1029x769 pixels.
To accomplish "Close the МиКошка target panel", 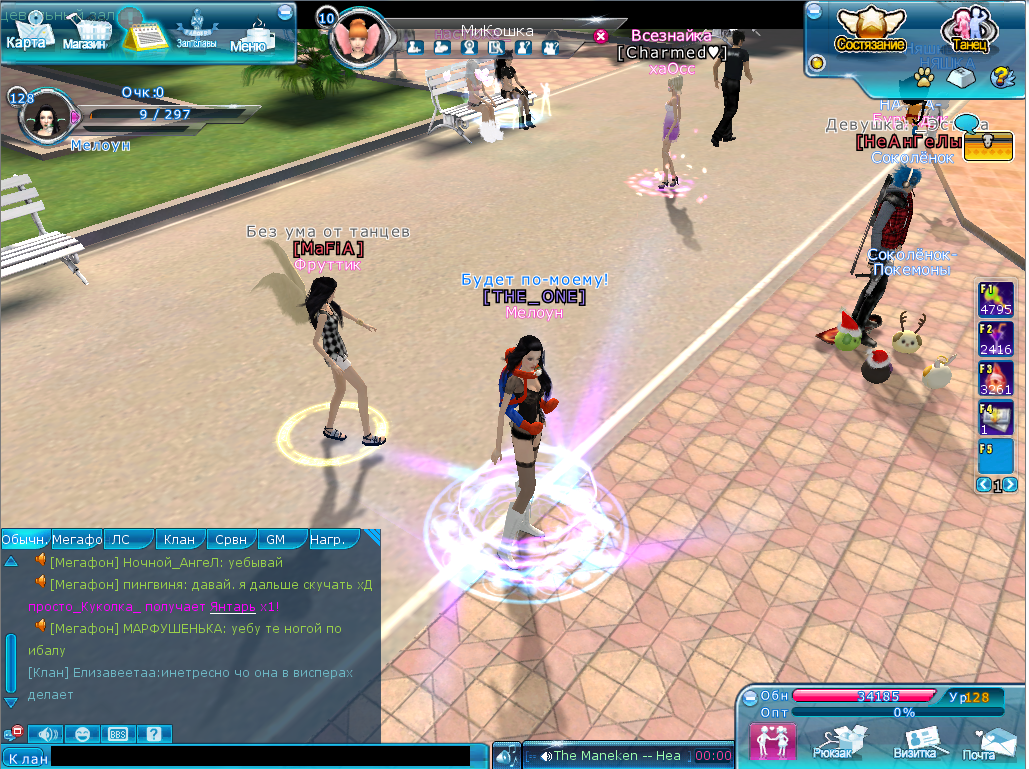I will point(600,36).
